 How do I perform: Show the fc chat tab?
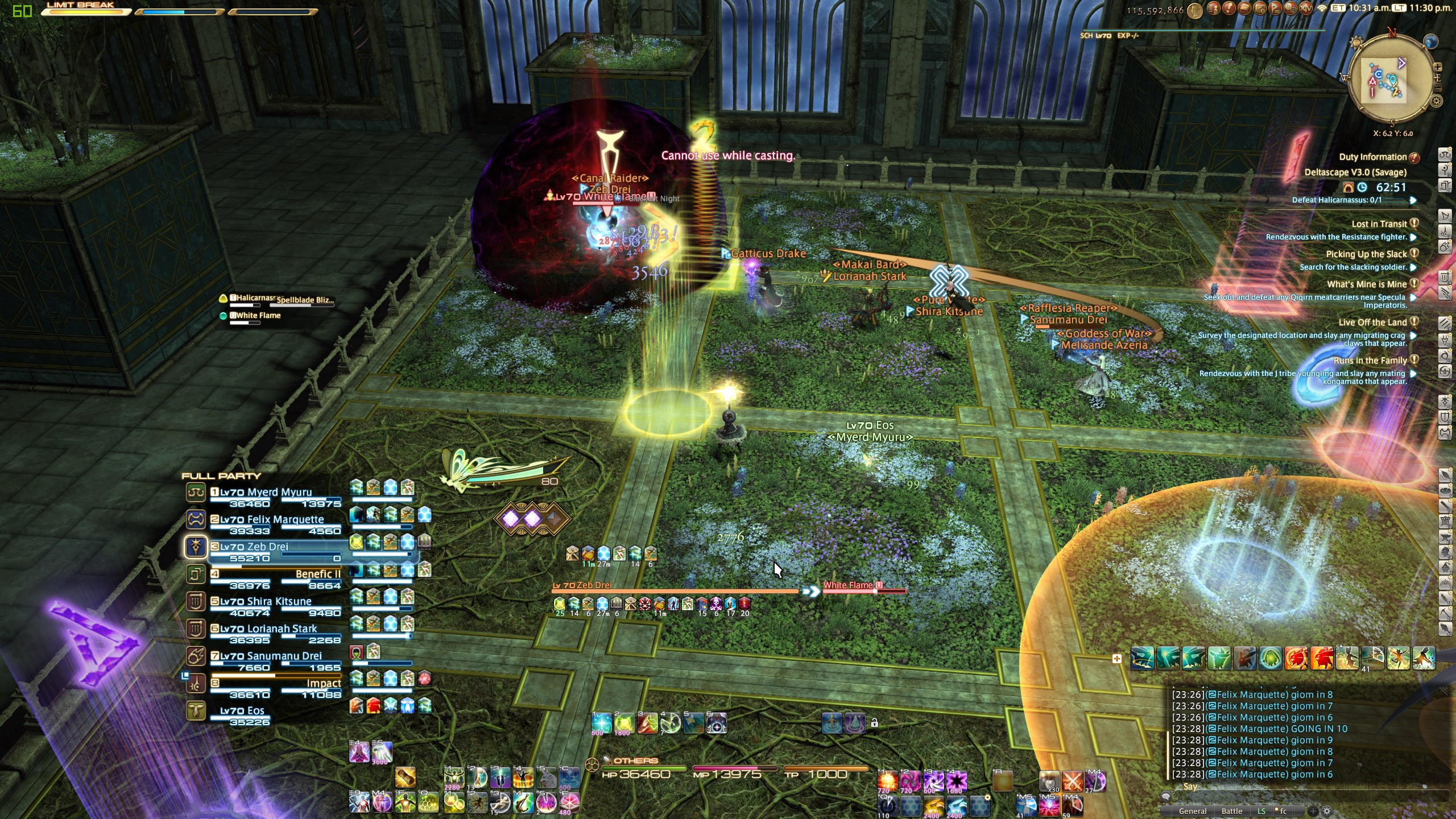[x=1283, y=811]
